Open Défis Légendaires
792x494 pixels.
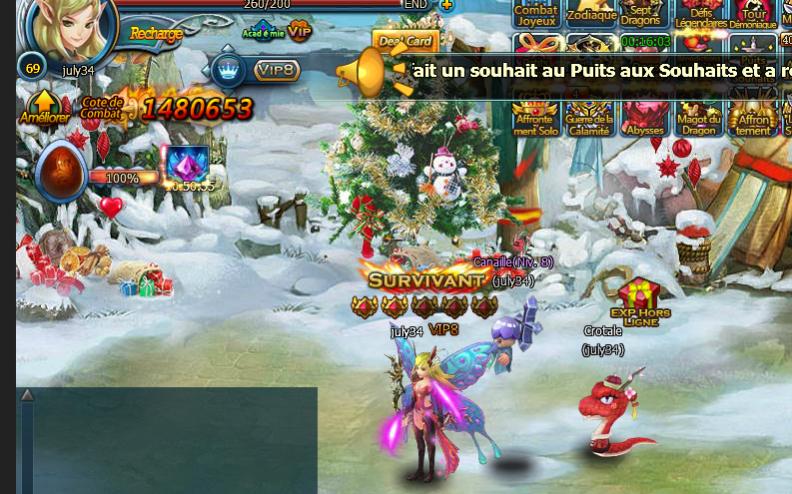(700, 15)
